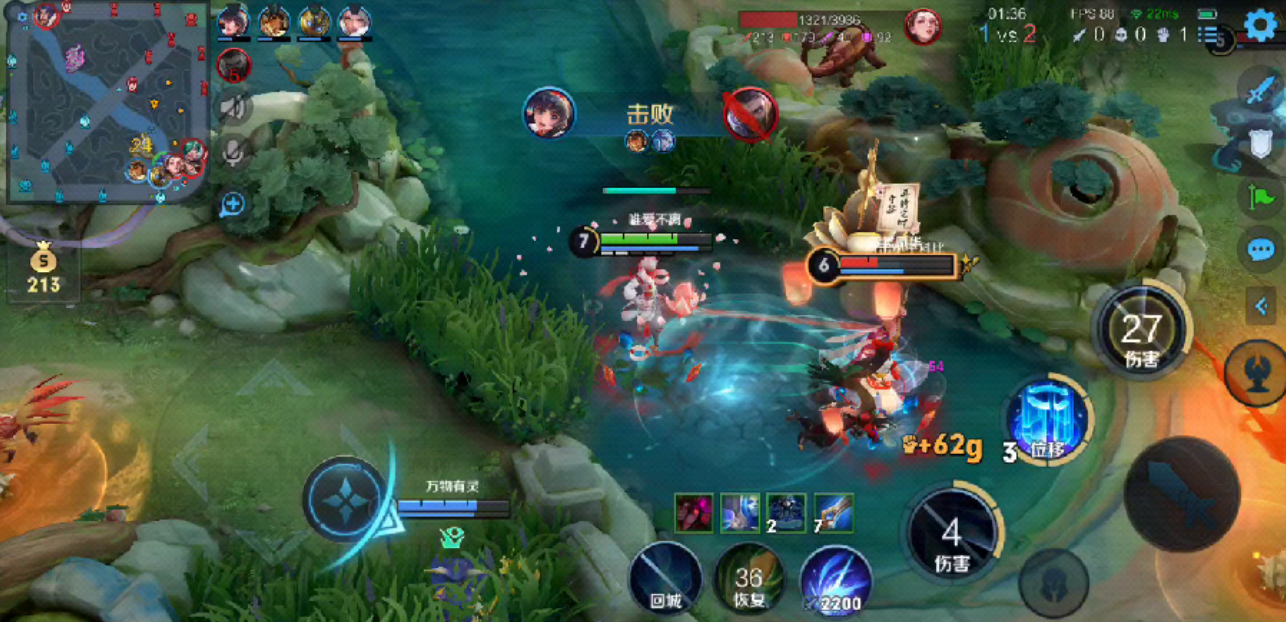1286x622 pixels.
Task: Open the chat message bubble
Action: tap(1261, 250)
